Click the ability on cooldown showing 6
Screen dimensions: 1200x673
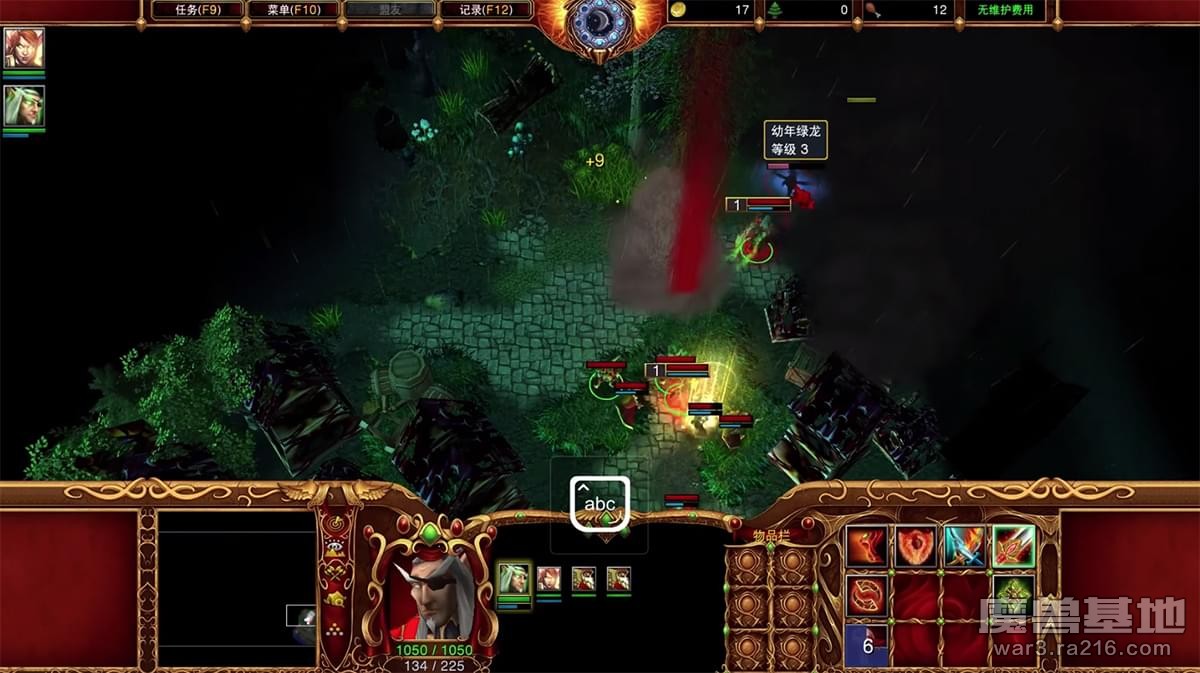click(866, 644)
